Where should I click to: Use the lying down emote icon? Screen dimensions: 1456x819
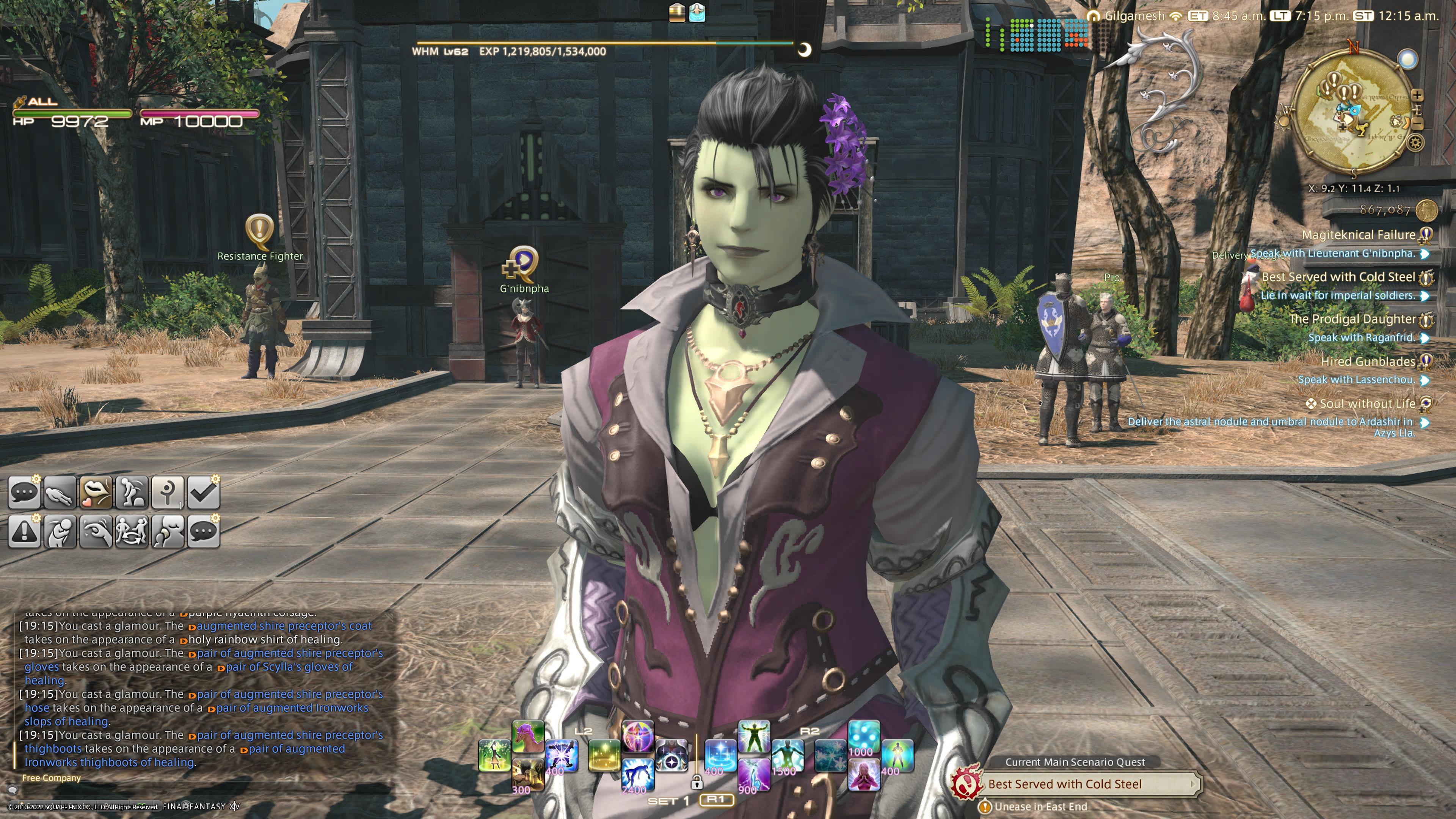click(60, 493)
